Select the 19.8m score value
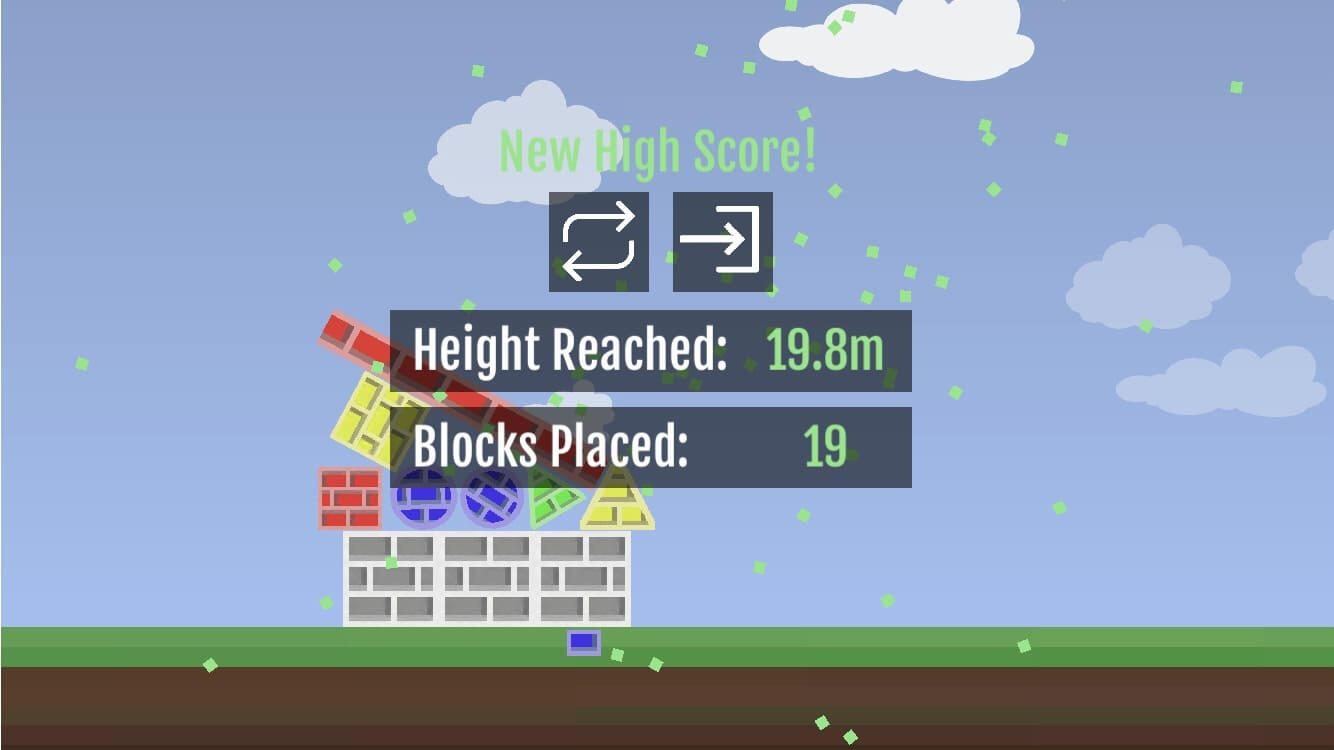This screenshot has width=1334, height=750. point(825,350)
